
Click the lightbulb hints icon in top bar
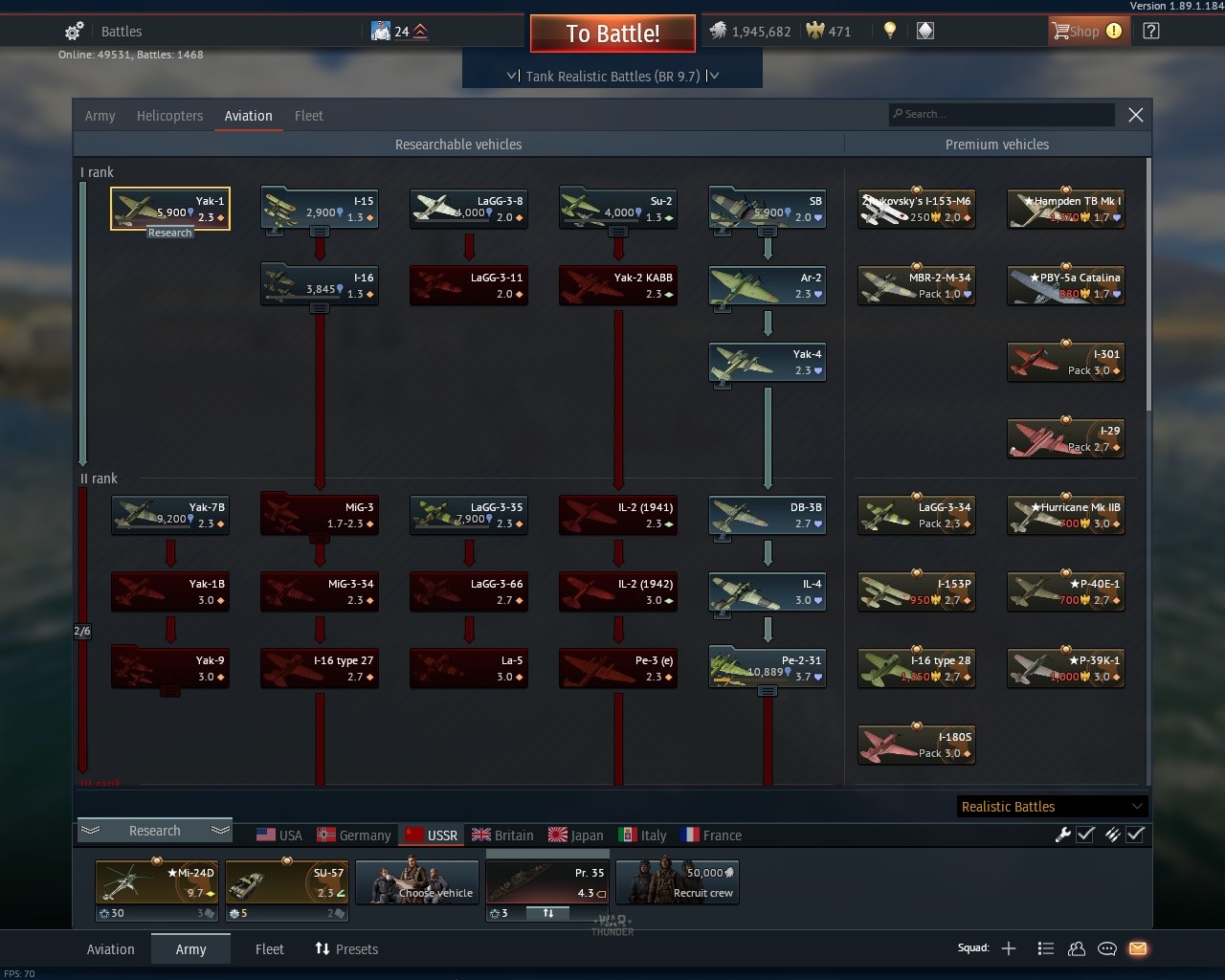tap(888, 31)
